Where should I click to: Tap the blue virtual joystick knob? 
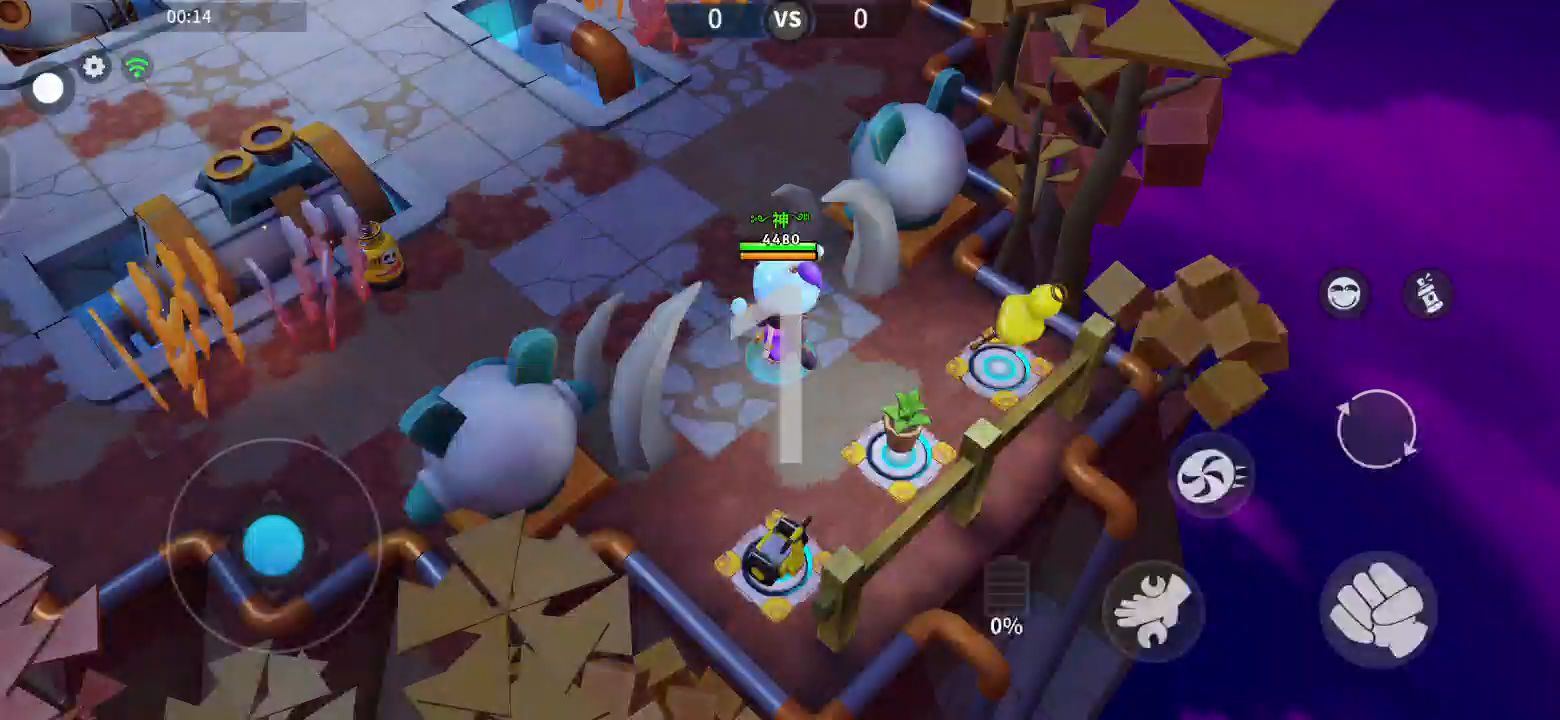273,546
